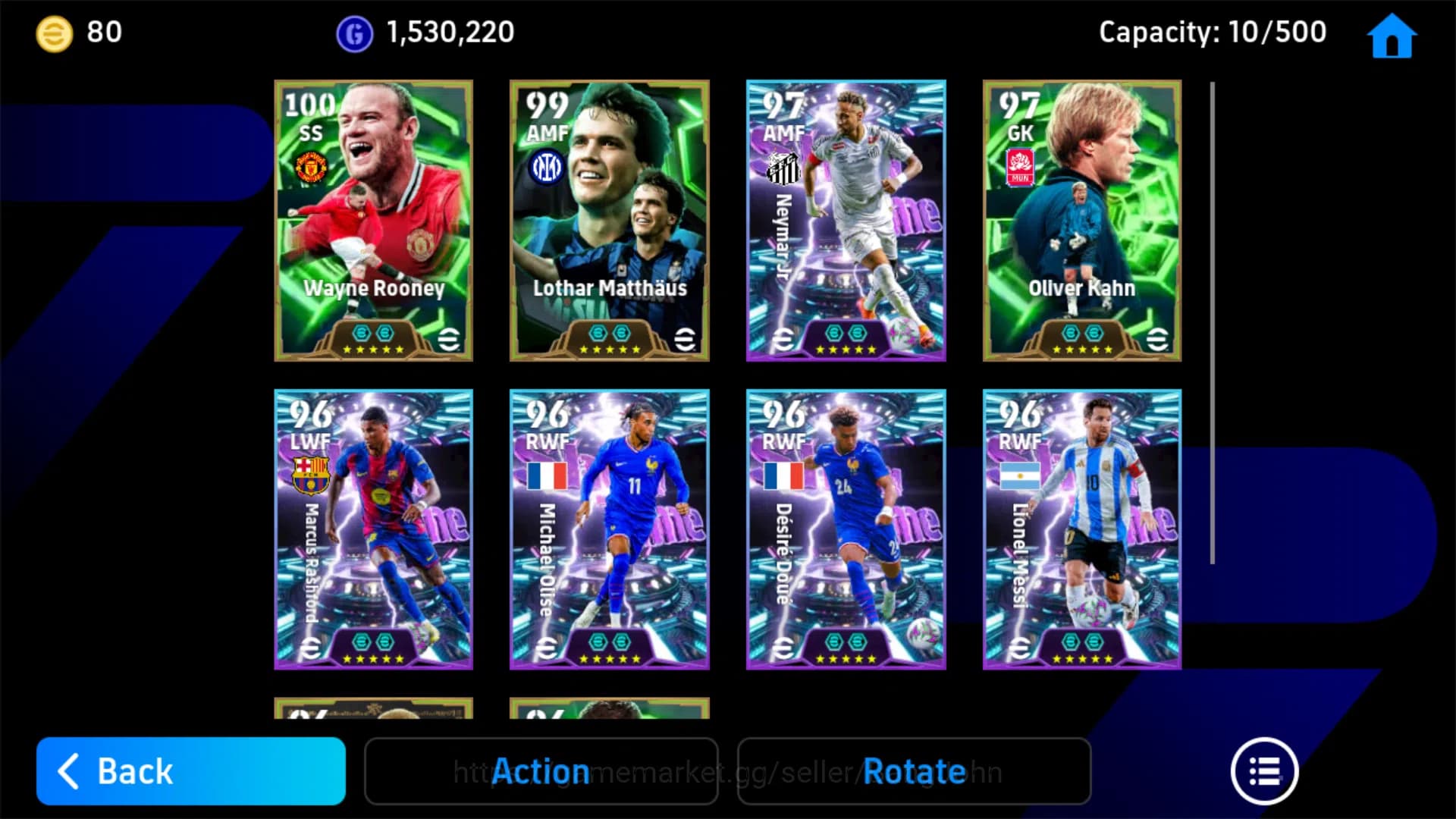Image resolution: width=1456 pixels, height=819 pixels.
Task: Tap the Argentina flag on Messi's card
Action: pyautogui.click(x=1019, y=474)
